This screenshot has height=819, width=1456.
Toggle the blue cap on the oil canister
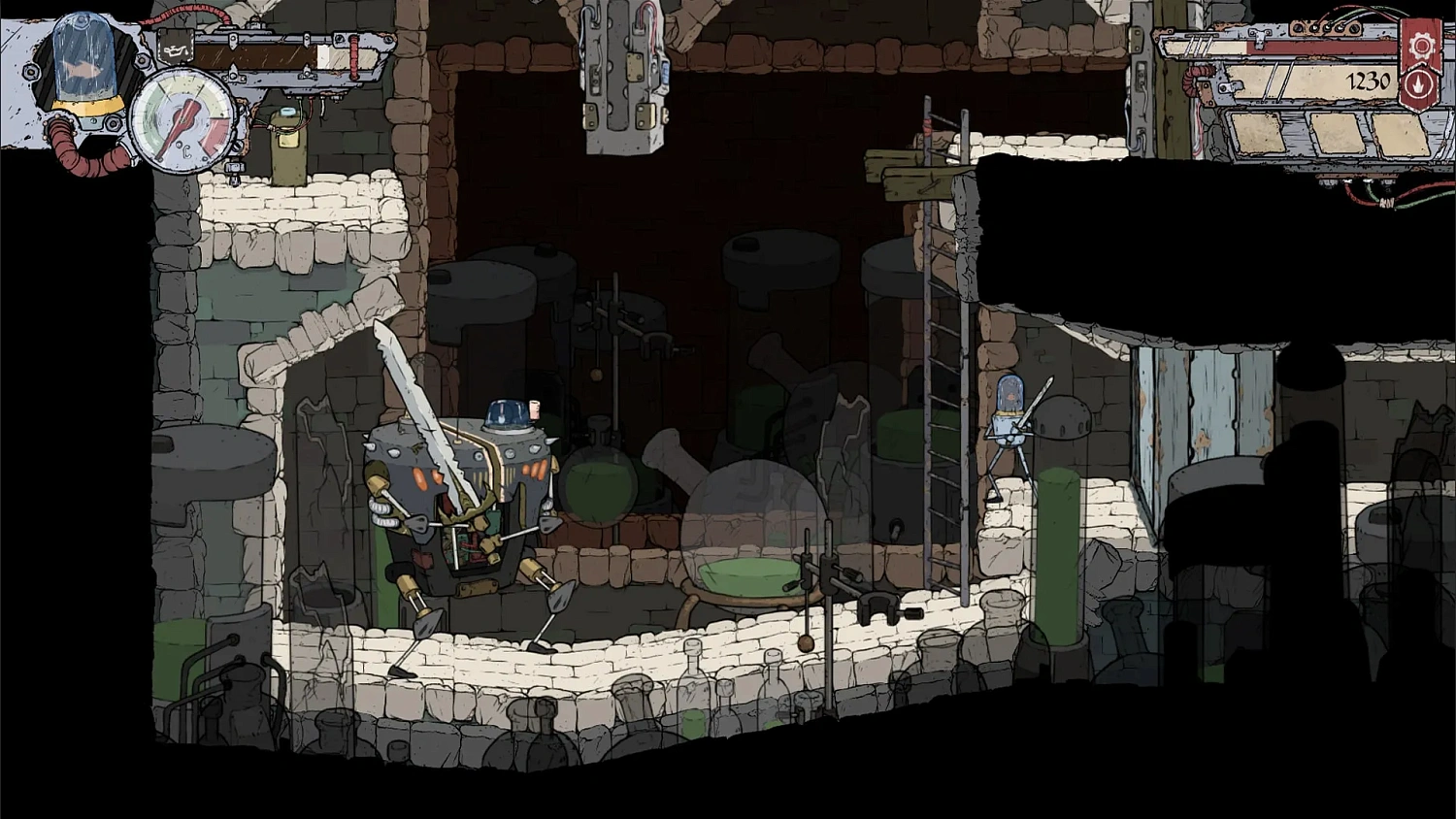click(x=287, y=114)
